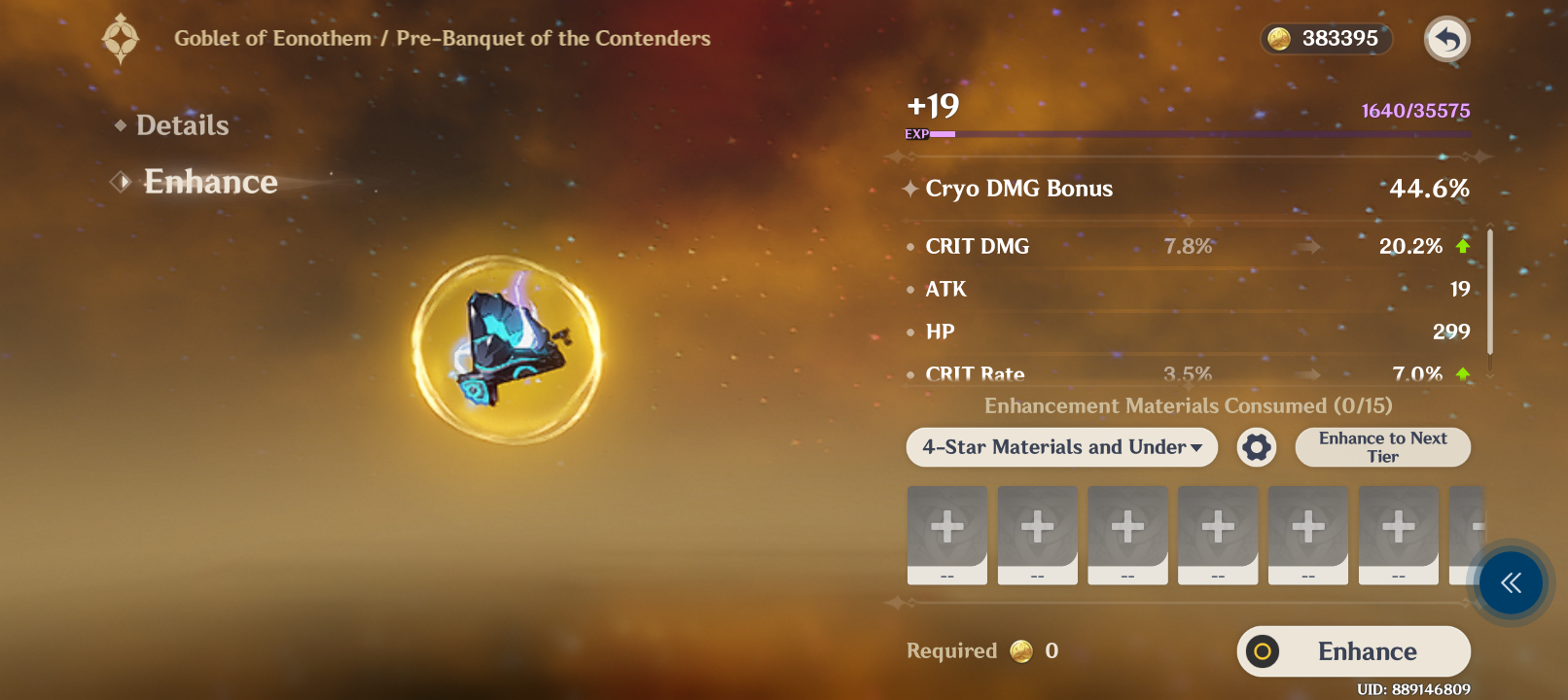Switch to the Details tab

coord(182,125)
